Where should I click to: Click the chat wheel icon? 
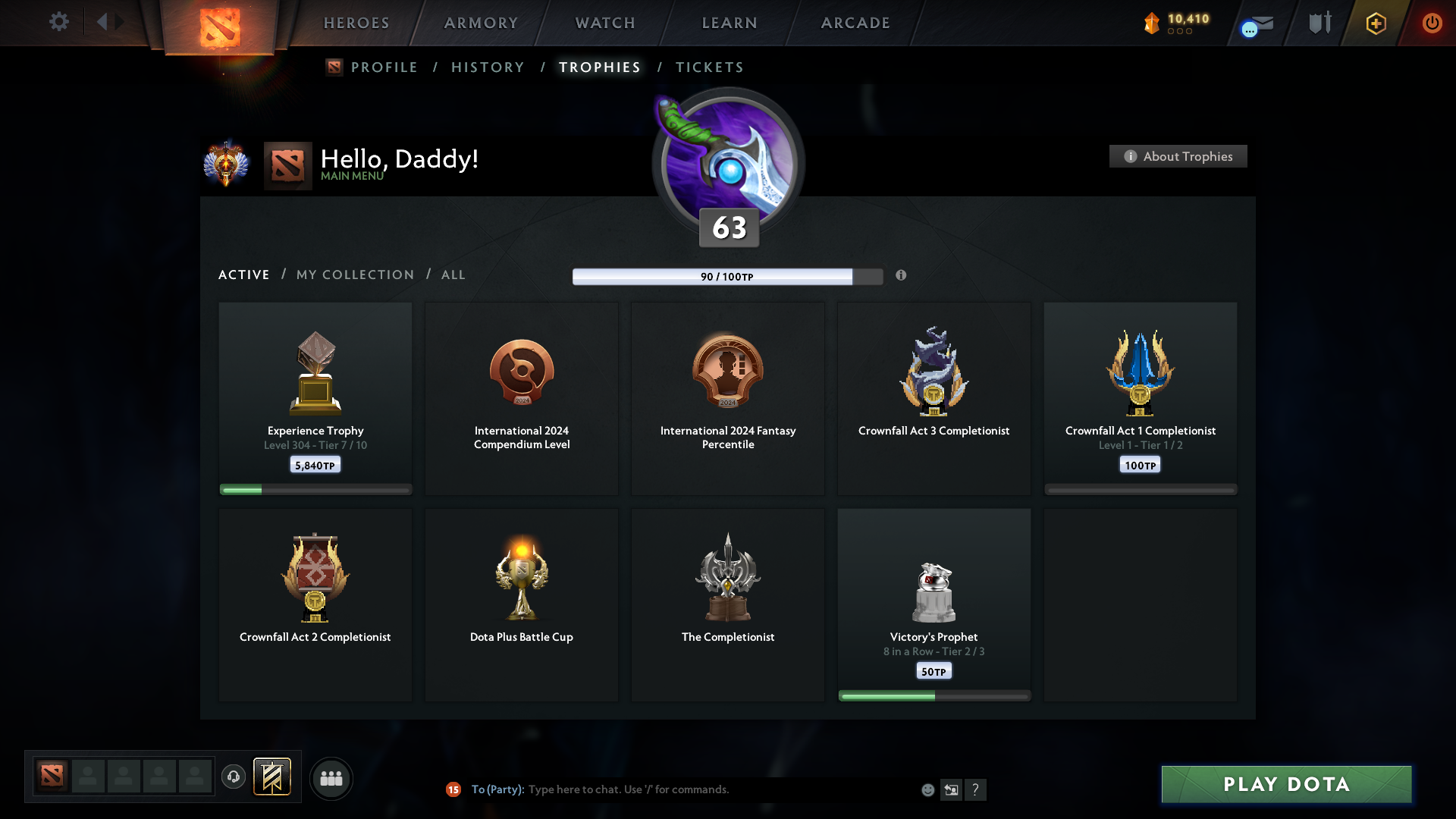(x=952, y=789)
